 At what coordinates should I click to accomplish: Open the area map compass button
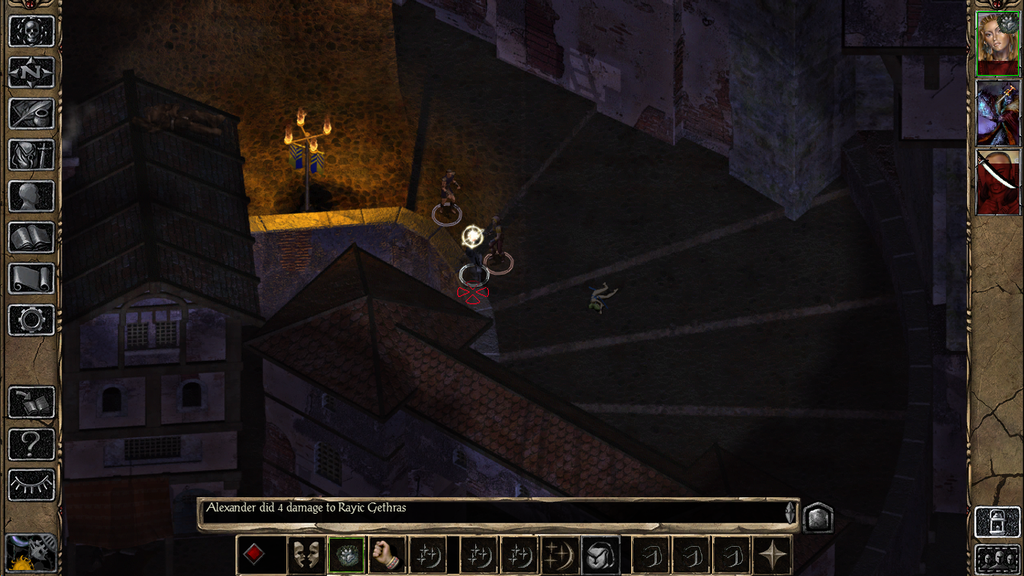31,72
